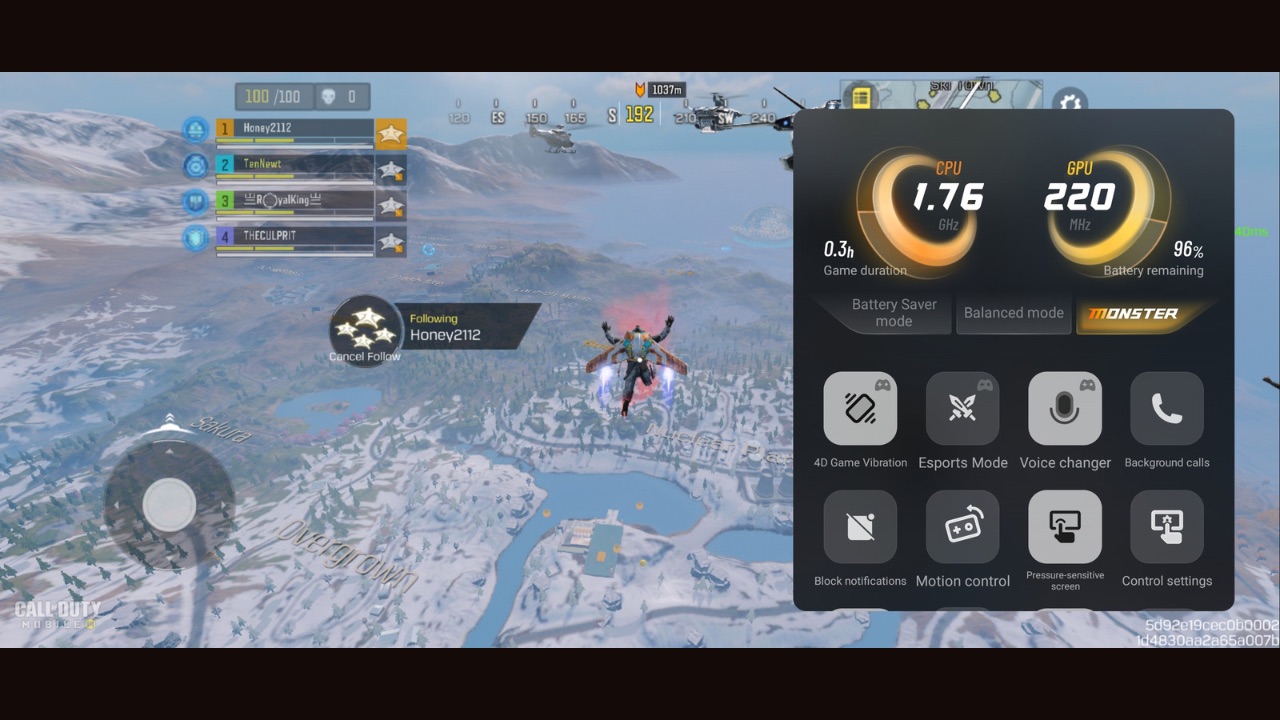Enable Esports Mode
The width and height of the screenshot is (1280, 720).
(x=962, y=409)
